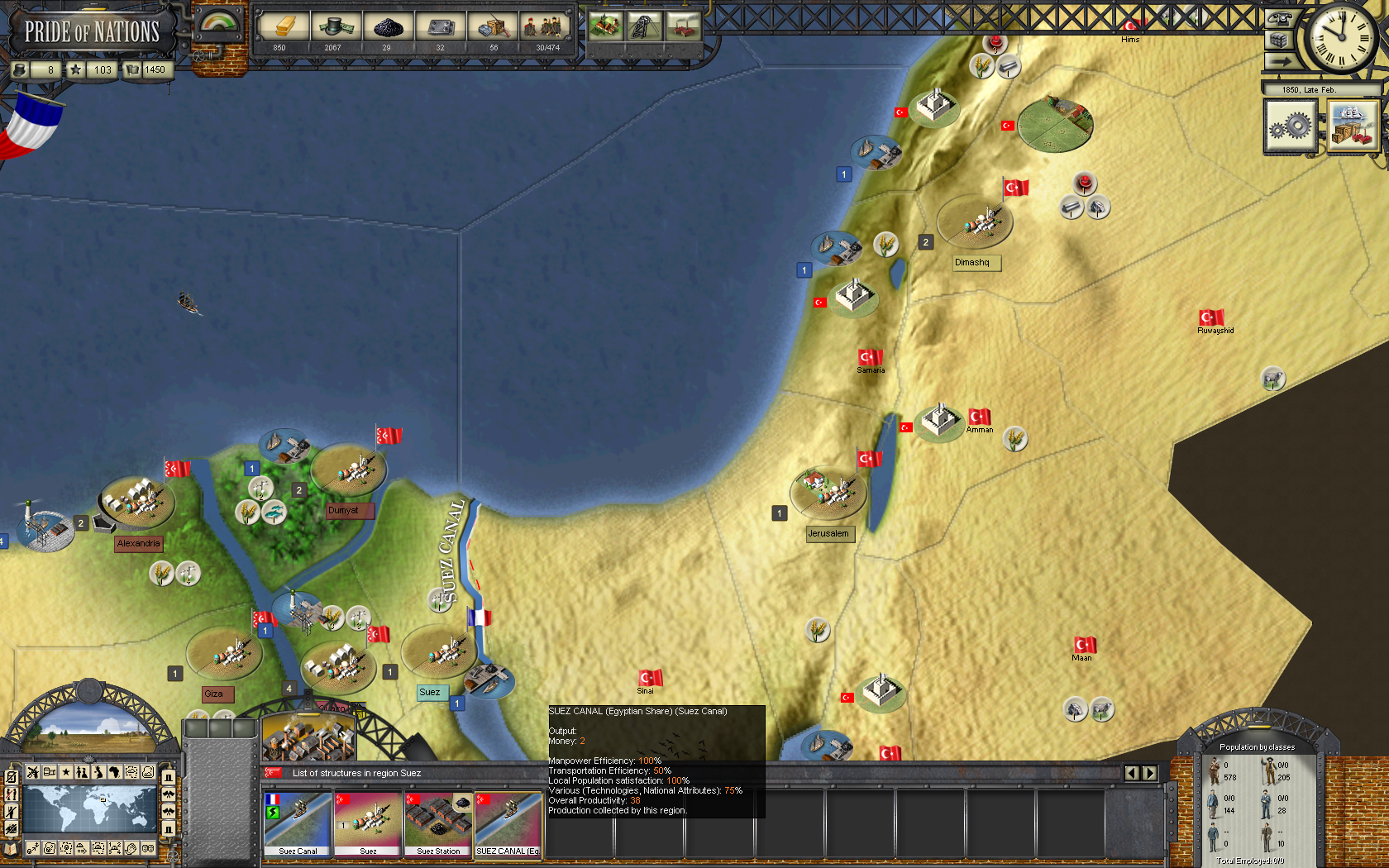
Task: Select the Africa map filter icon above minimap
Action: point(116,772)
